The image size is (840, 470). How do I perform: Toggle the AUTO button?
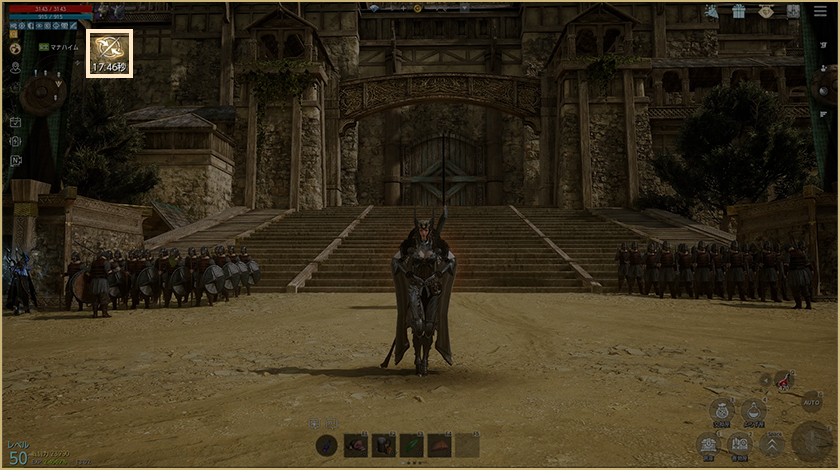click(x=812, y=402)
